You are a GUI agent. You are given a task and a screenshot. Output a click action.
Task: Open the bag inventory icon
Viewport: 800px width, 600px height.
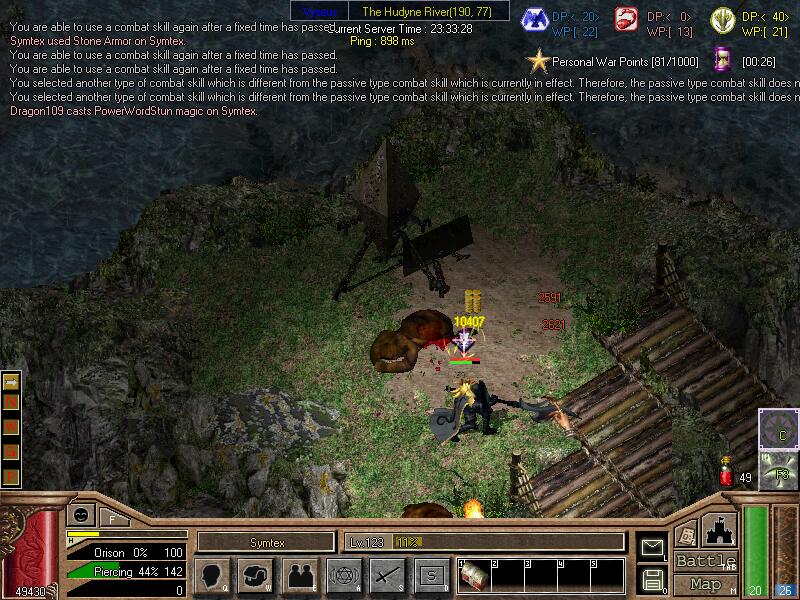[x=254, y=575]
